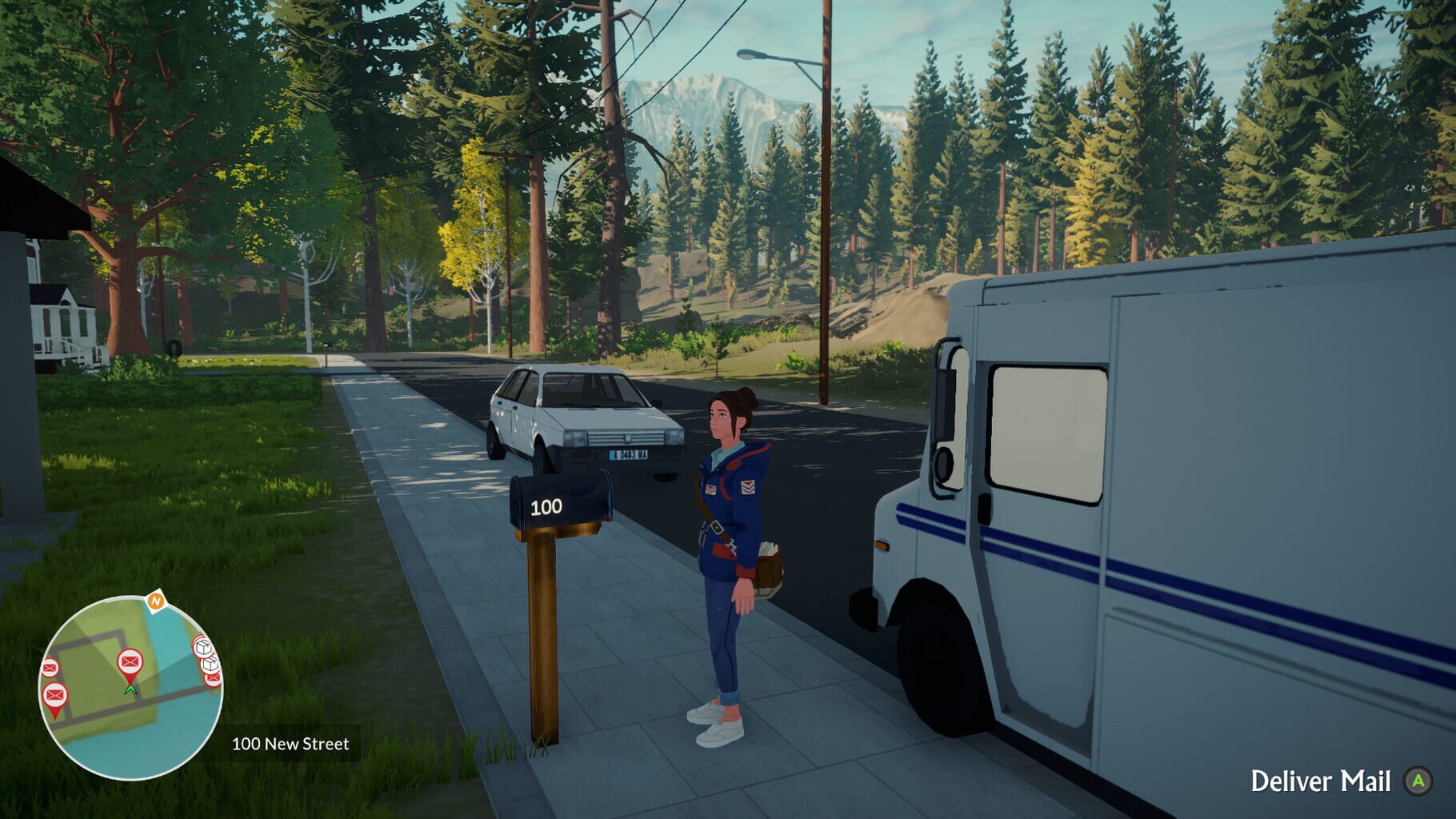The height and width of the screenshot is (819, 1456).
Task: Click the envelope marker on the minimap's left edge
Action: (54, 694)
